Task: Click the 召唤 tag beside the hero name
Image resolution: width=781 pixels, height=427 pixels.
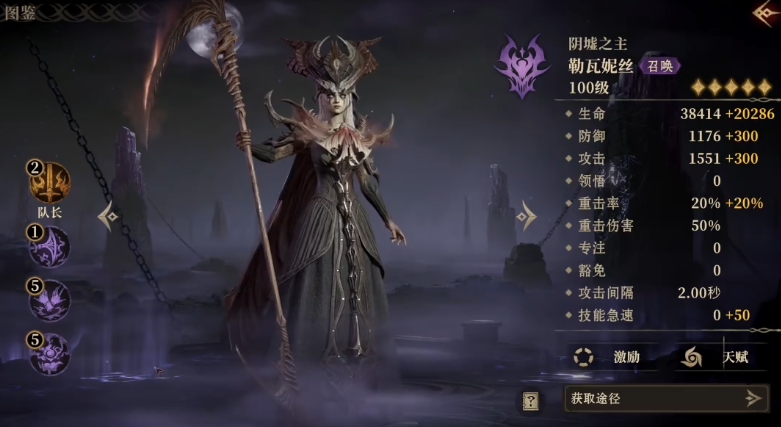Action: click(x=660, y=66)
